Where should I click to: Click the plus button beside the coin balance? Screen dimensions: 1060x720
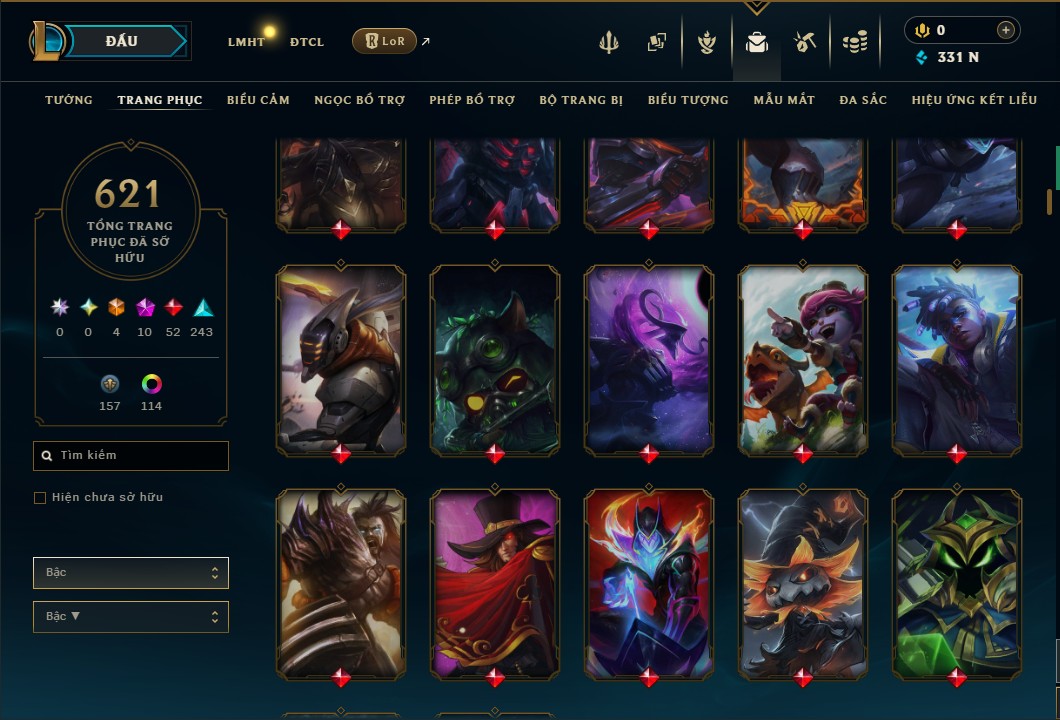pyautogui.click(x=1005, y=30)
